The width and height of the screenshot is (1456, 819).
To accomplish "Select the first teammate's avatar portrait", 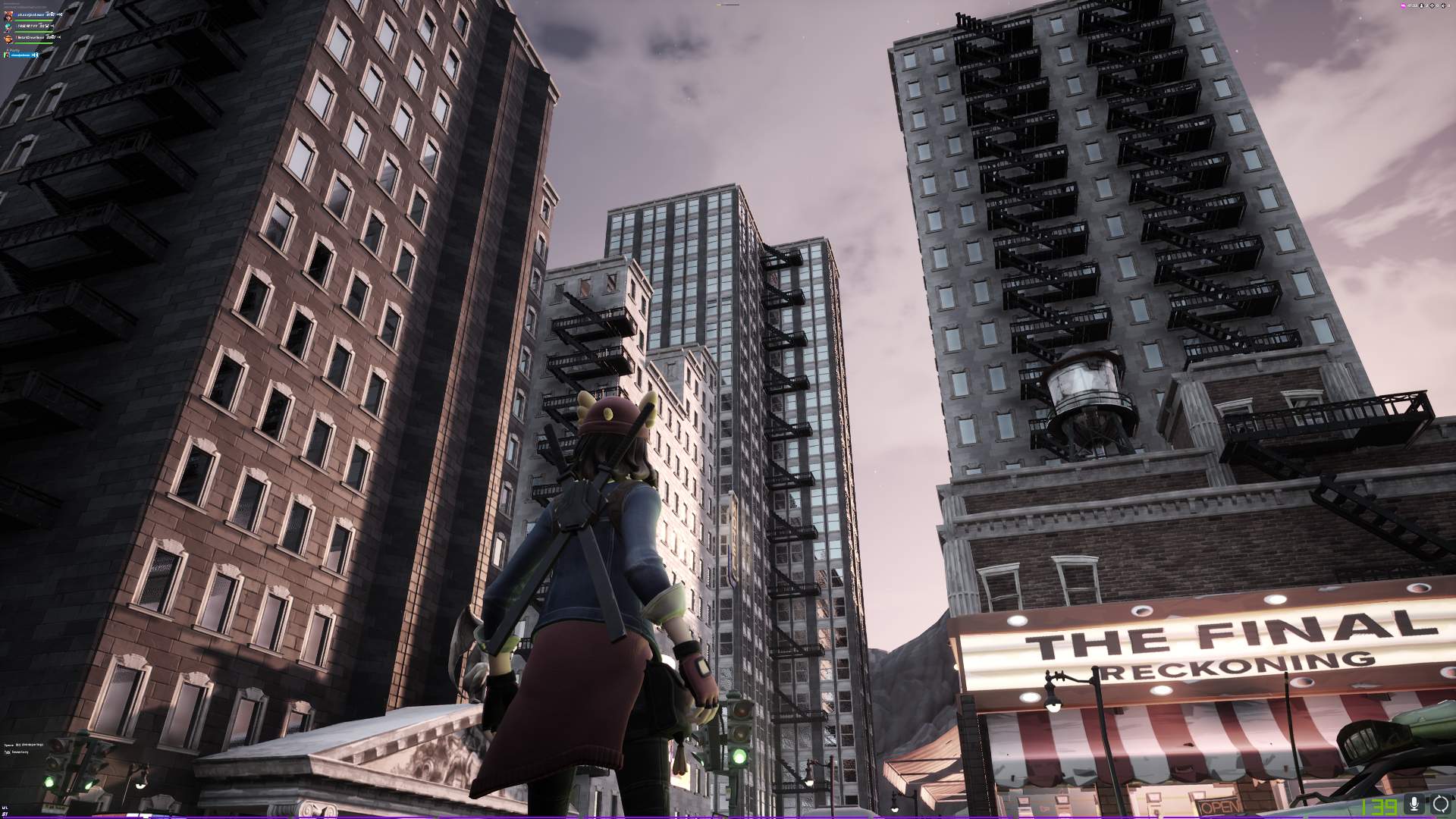I will pyautogui.click(x=8, y=16).
